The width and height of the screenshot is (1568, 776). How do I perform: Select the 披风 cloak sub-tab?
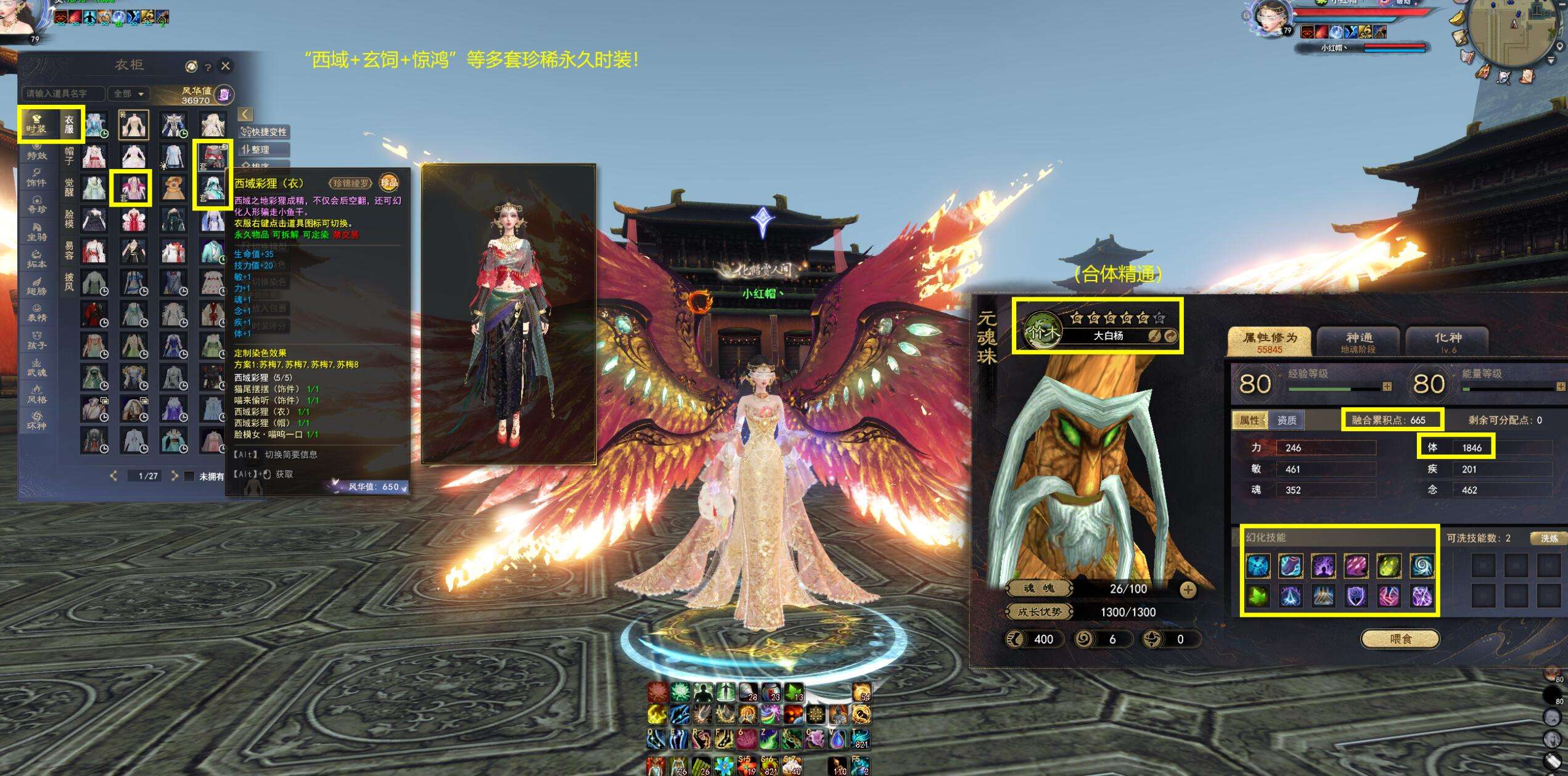coord(69,282)
